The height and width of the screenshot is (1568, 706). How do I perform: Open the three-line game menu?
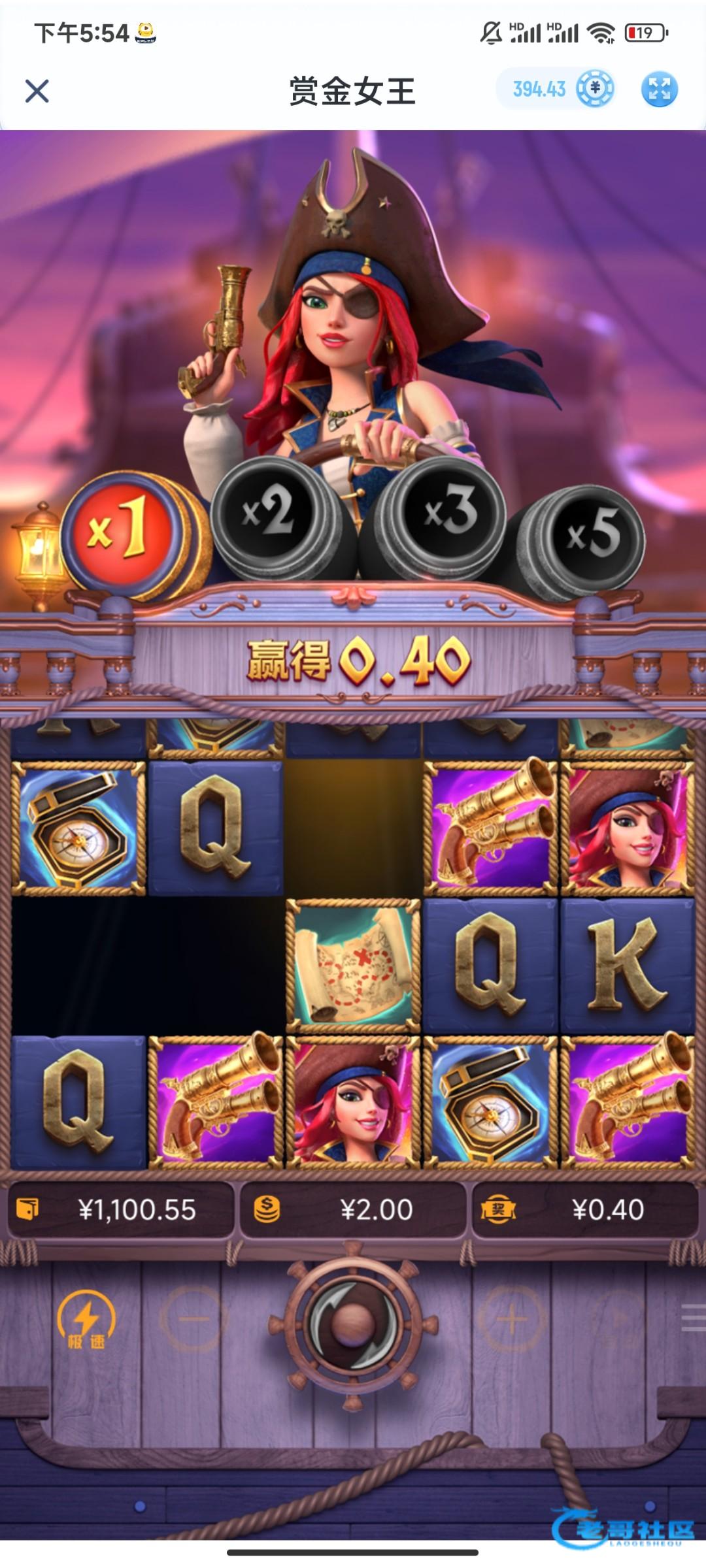click(x=693, y=1317)
